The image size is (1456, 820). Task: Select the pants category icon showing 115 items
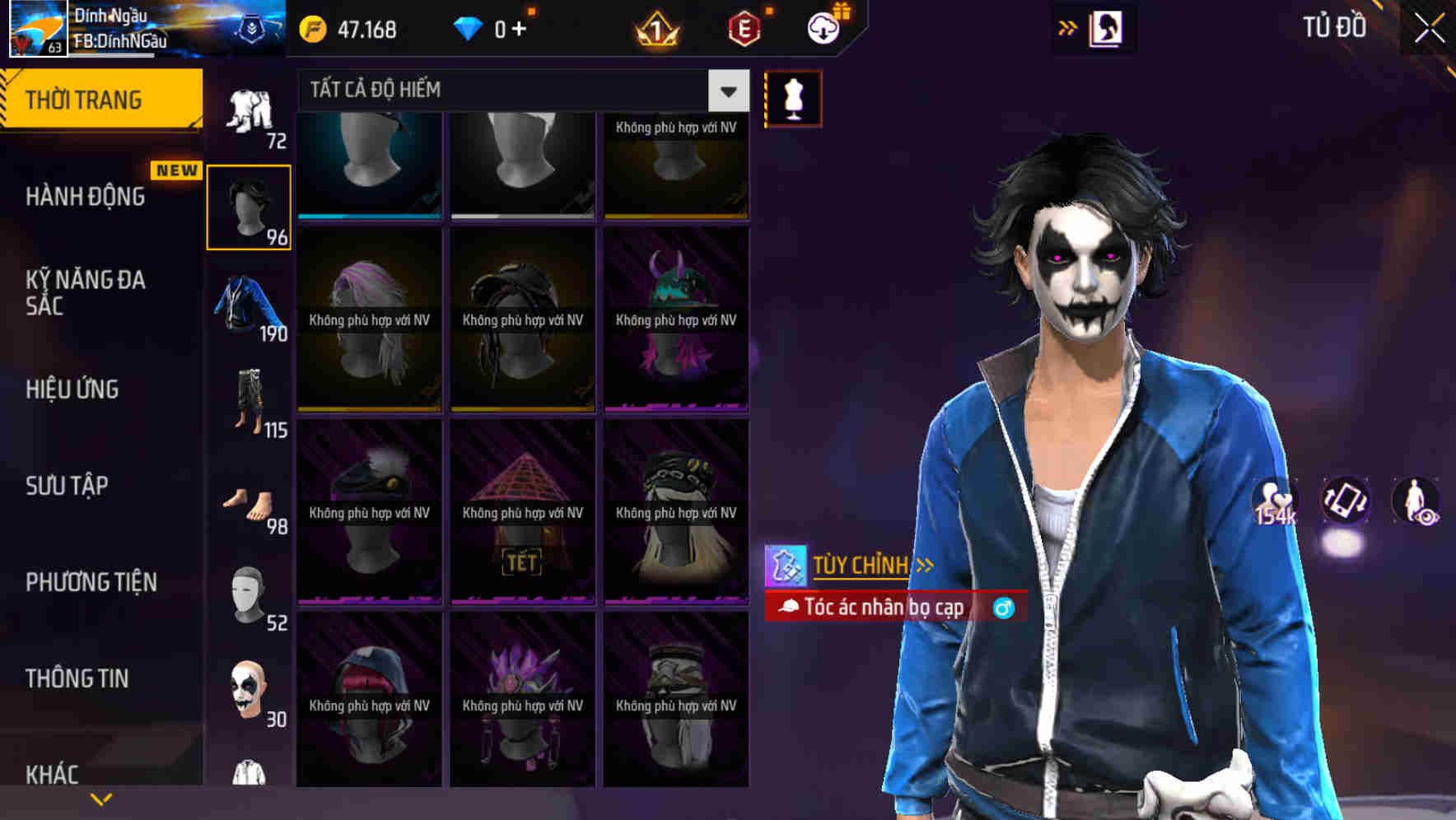[249, 401]
